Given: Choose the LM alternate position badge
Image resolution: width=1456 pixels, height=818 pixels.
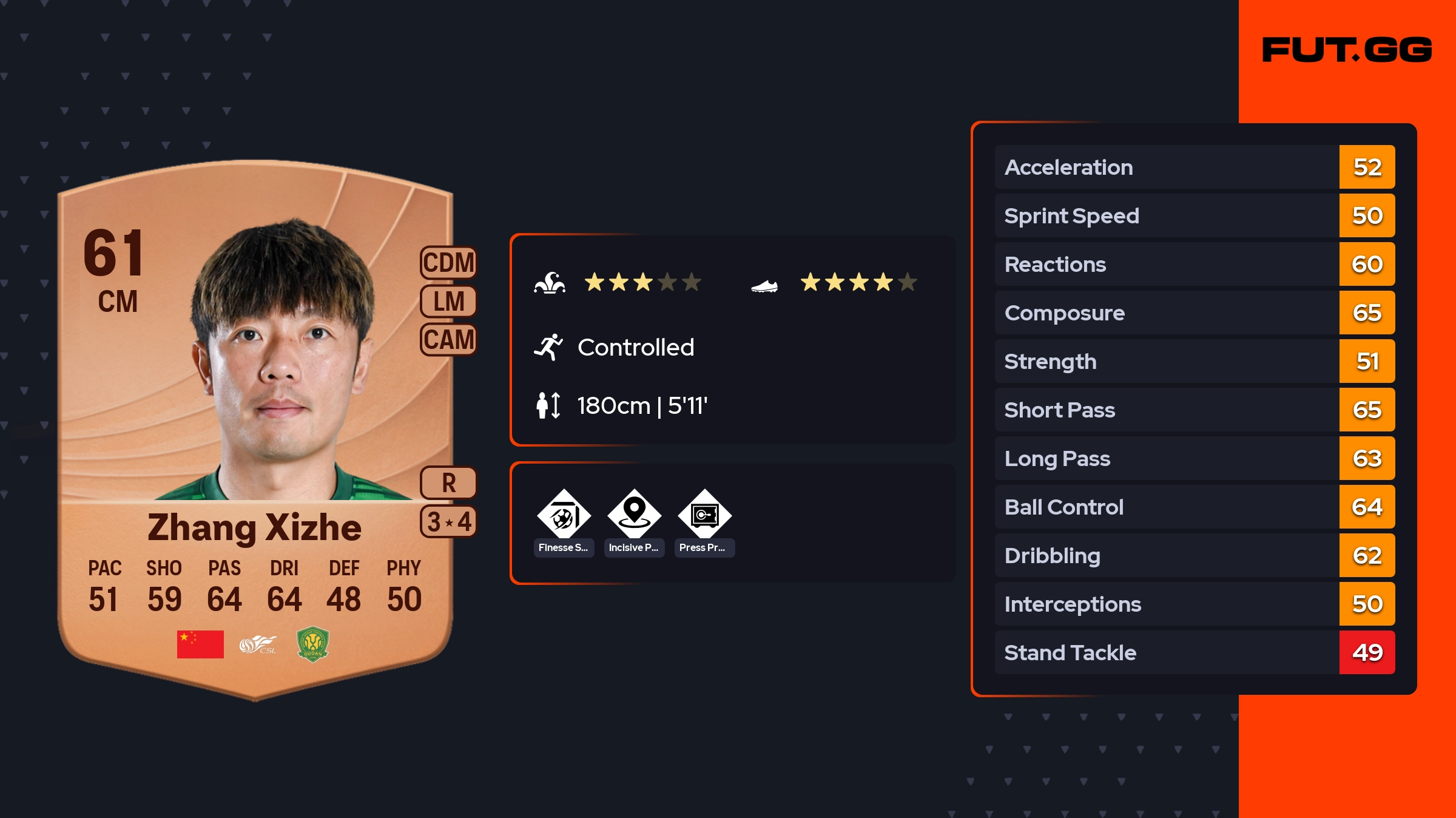Looking at the screenshot, I should pyautogui.click(x=448, y=302).
